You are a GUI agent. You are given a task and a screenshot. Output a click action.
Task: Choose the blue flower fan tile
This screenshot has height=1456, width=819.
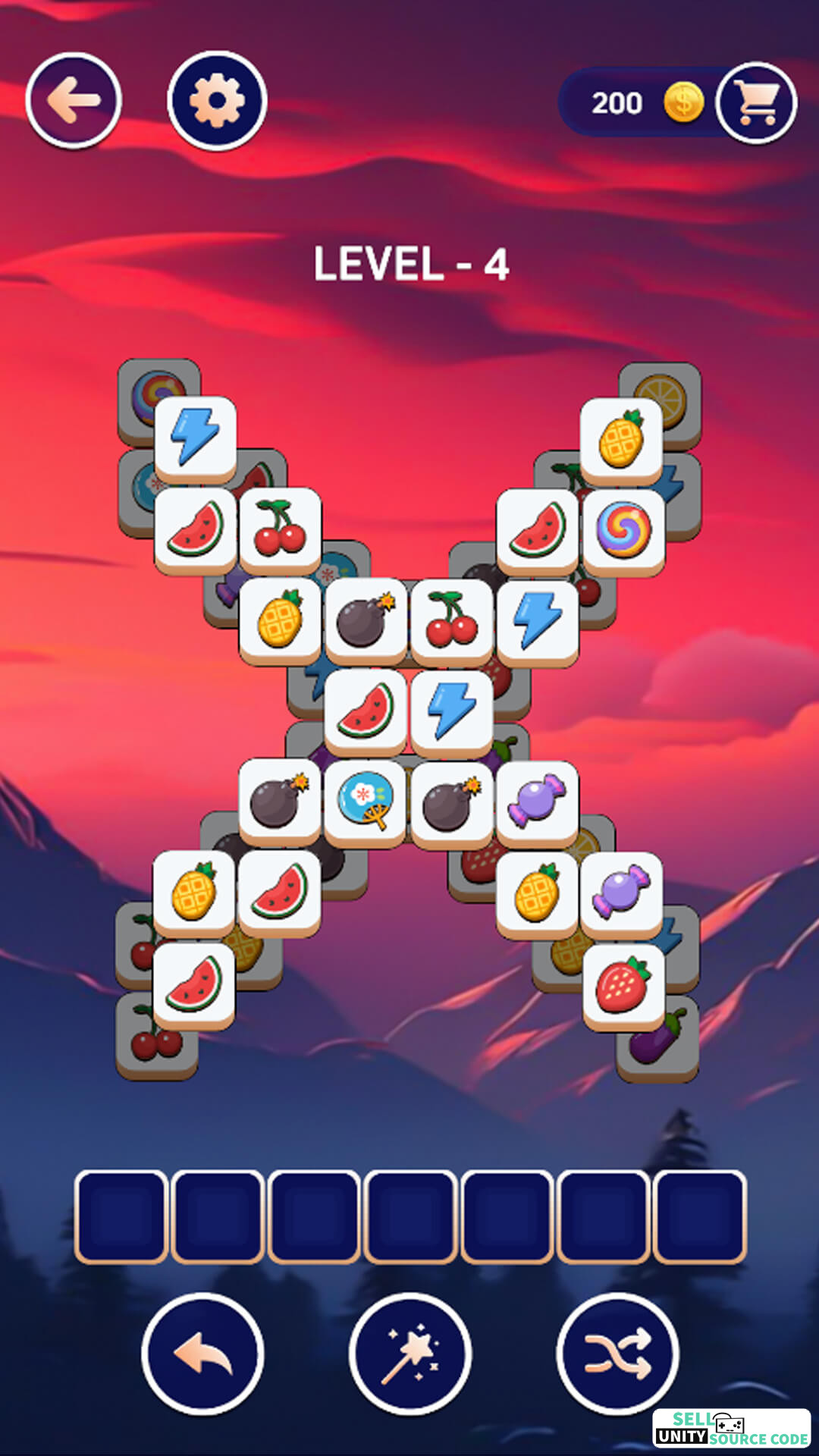click(365, 802)
